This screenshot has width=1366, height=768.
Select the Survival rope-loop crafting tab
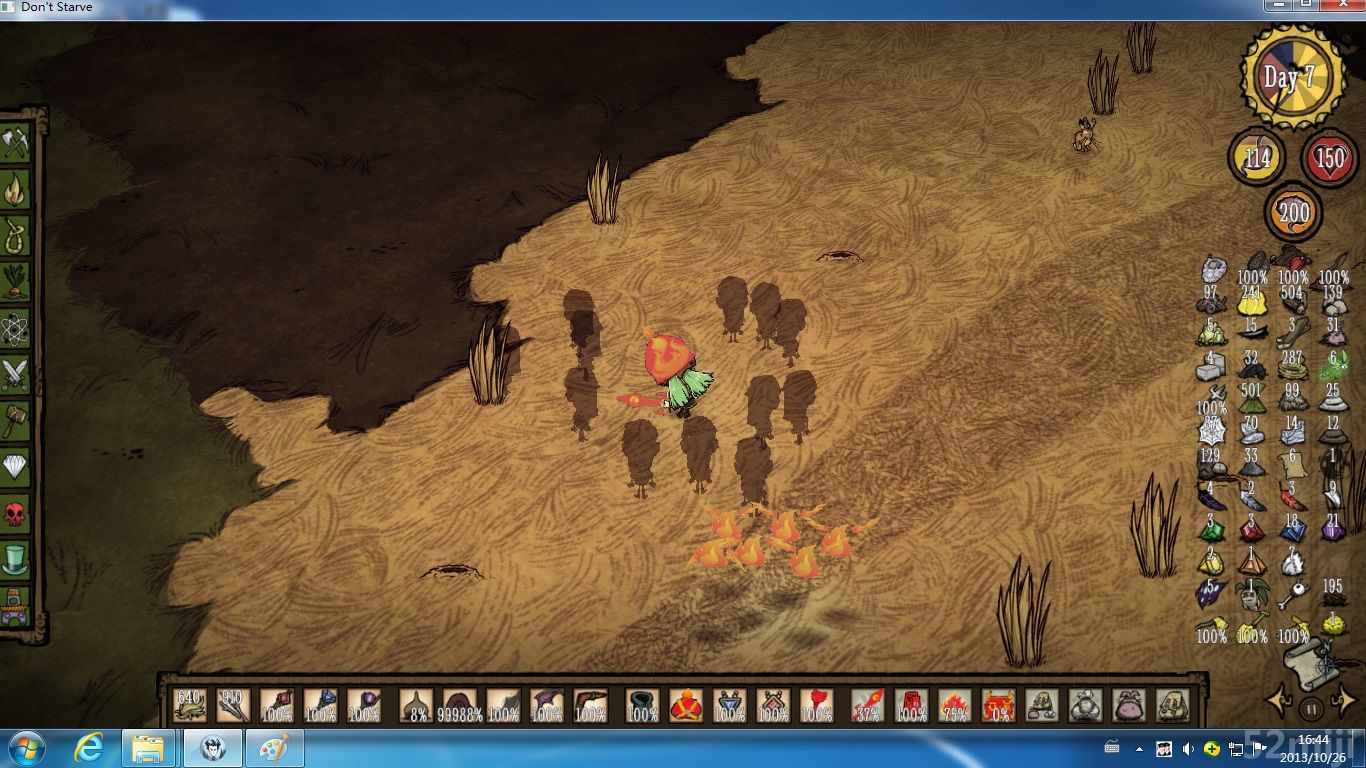pyautogui.click(x=15, y=234)
